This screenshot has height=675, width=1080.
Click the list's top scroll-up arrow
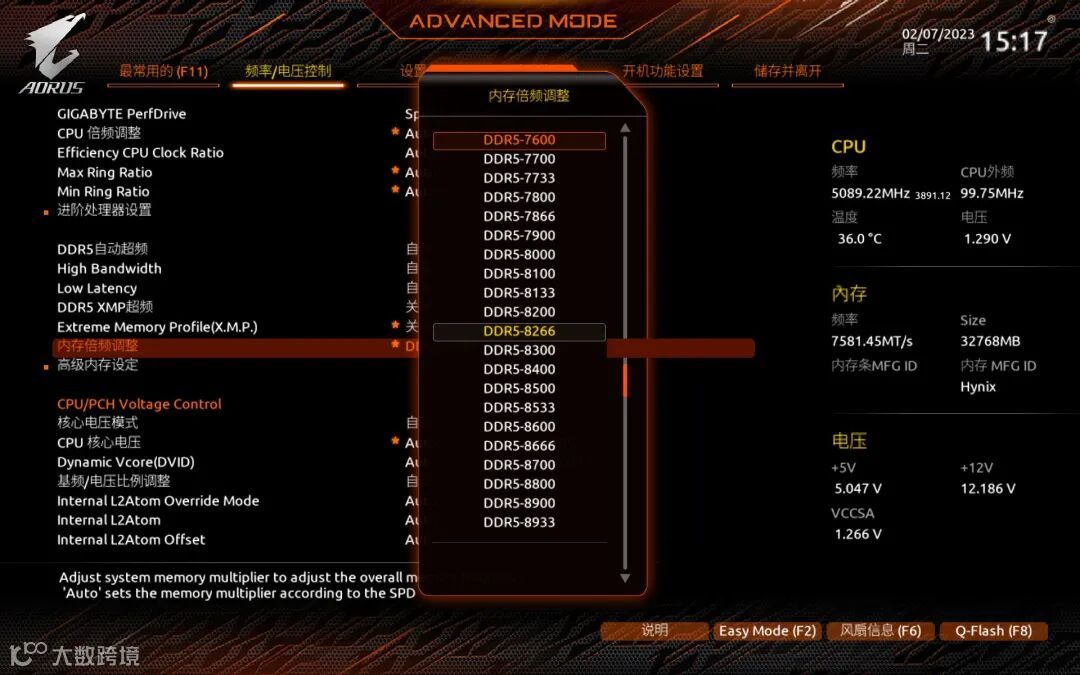point(625,129)
